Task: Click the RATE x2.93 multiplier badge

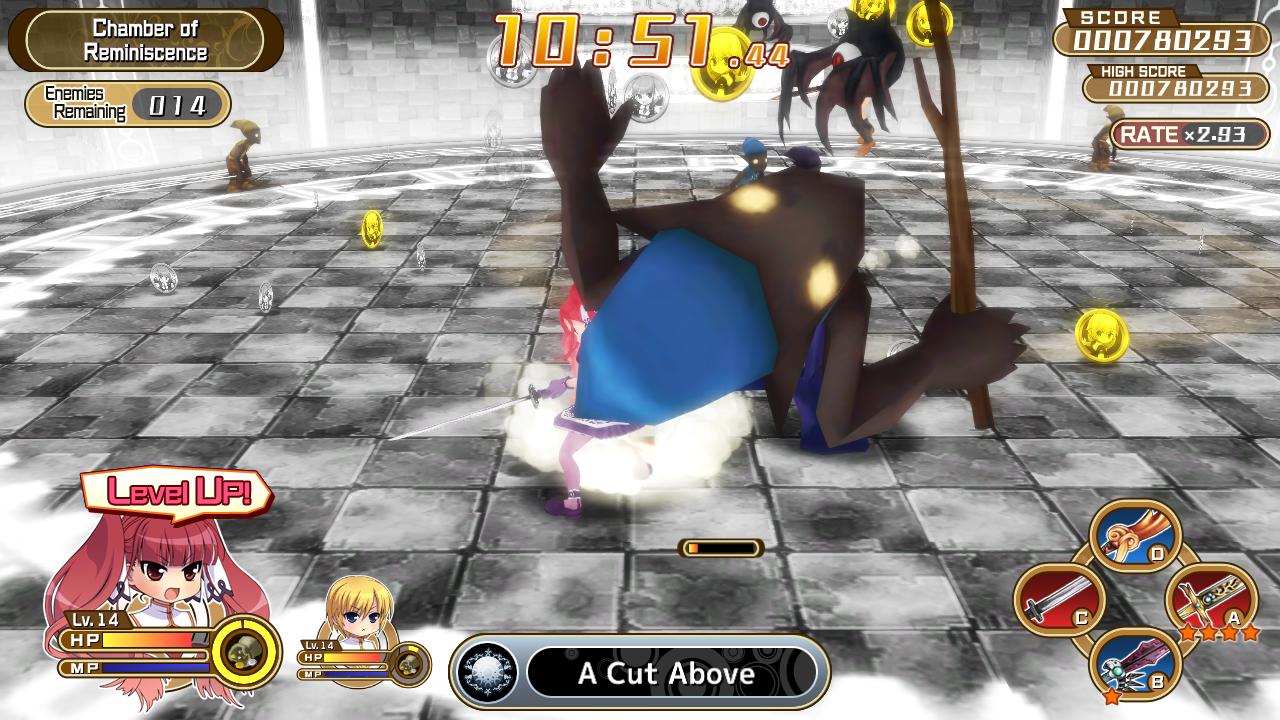Action: 1192,134
